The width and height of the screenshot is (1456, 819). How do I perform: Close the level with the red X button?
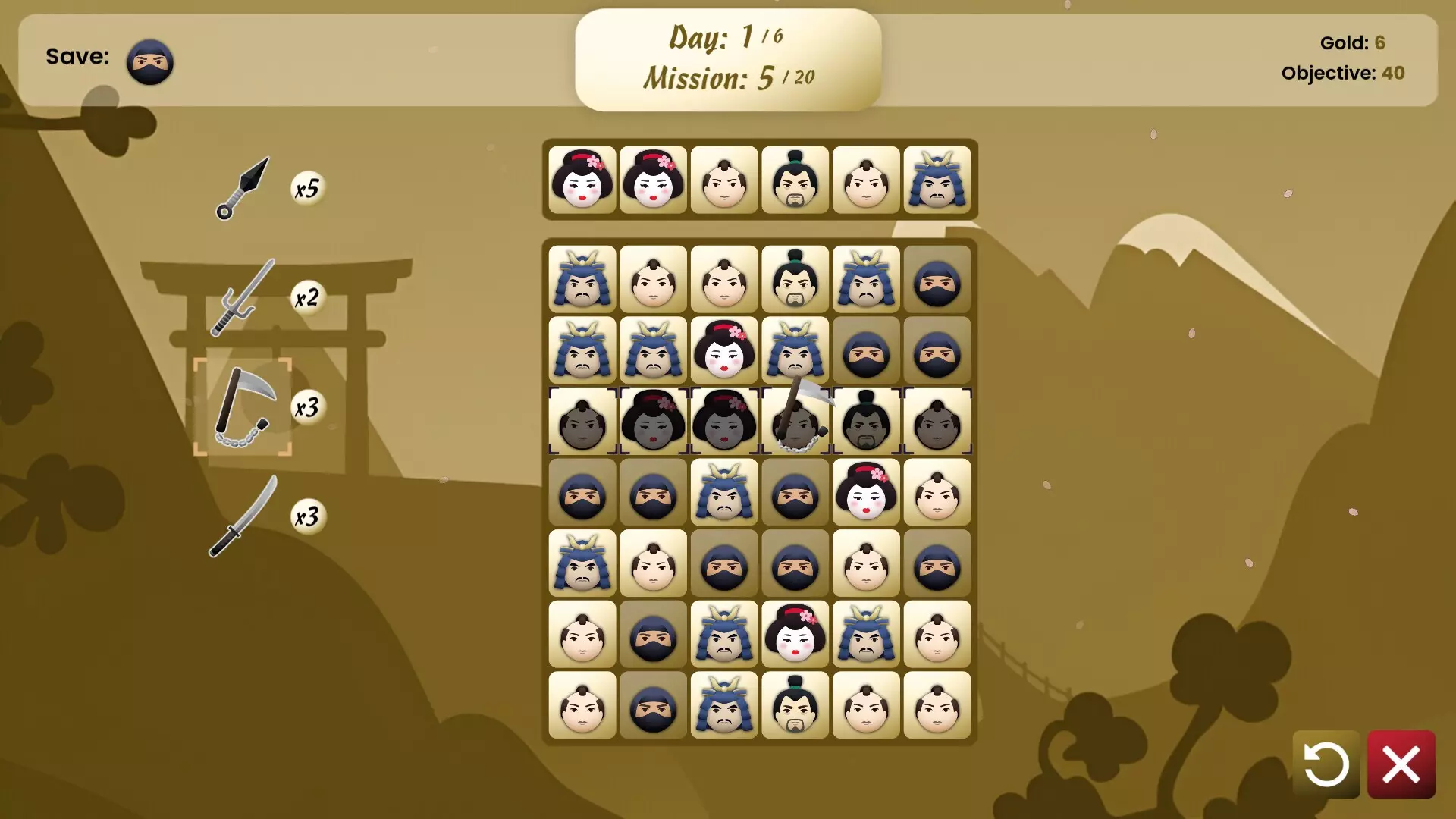1401,764
